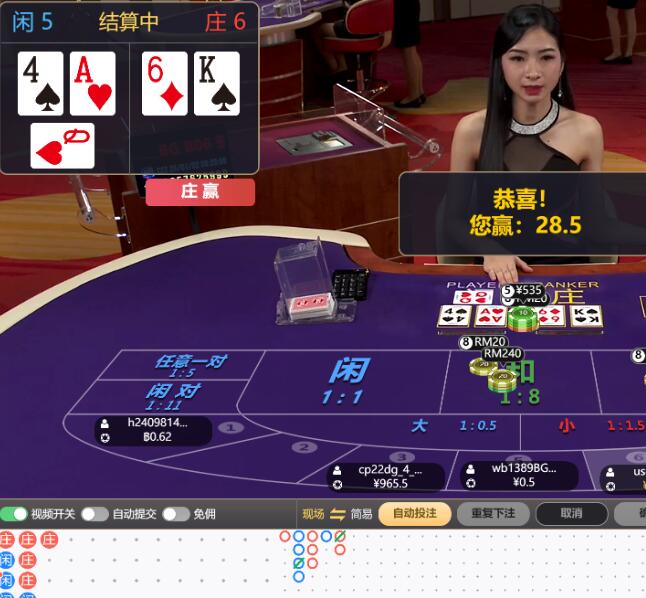This screenshot has height=598, width=646.
Task: Select player seat h2409814
Action: (x=153, y=430)
